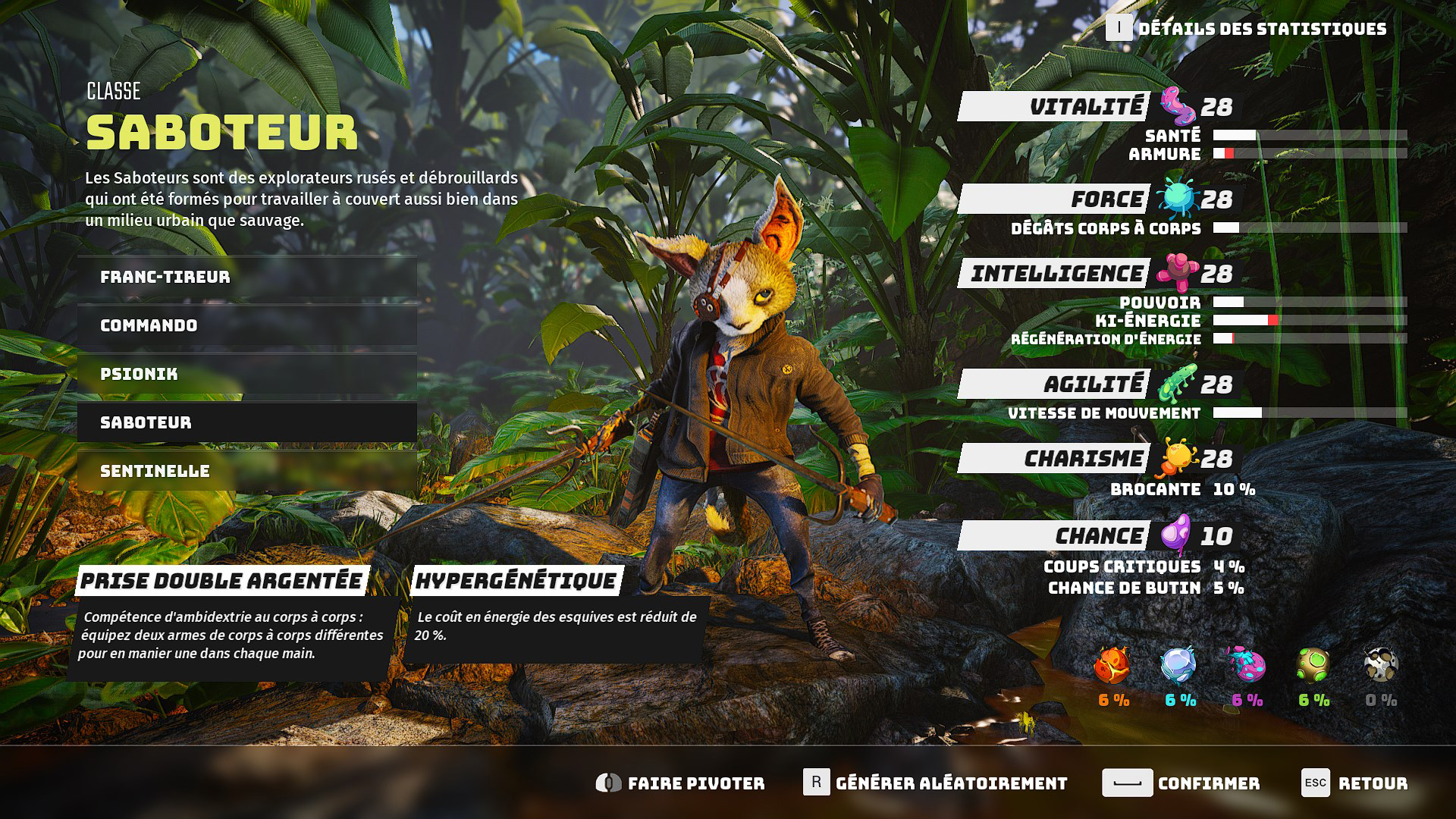Image resolution: width=1456 pixels, height=819 pixels.
Task: Click the Intelligence stat icon
Action: (x=1178, y=273)
